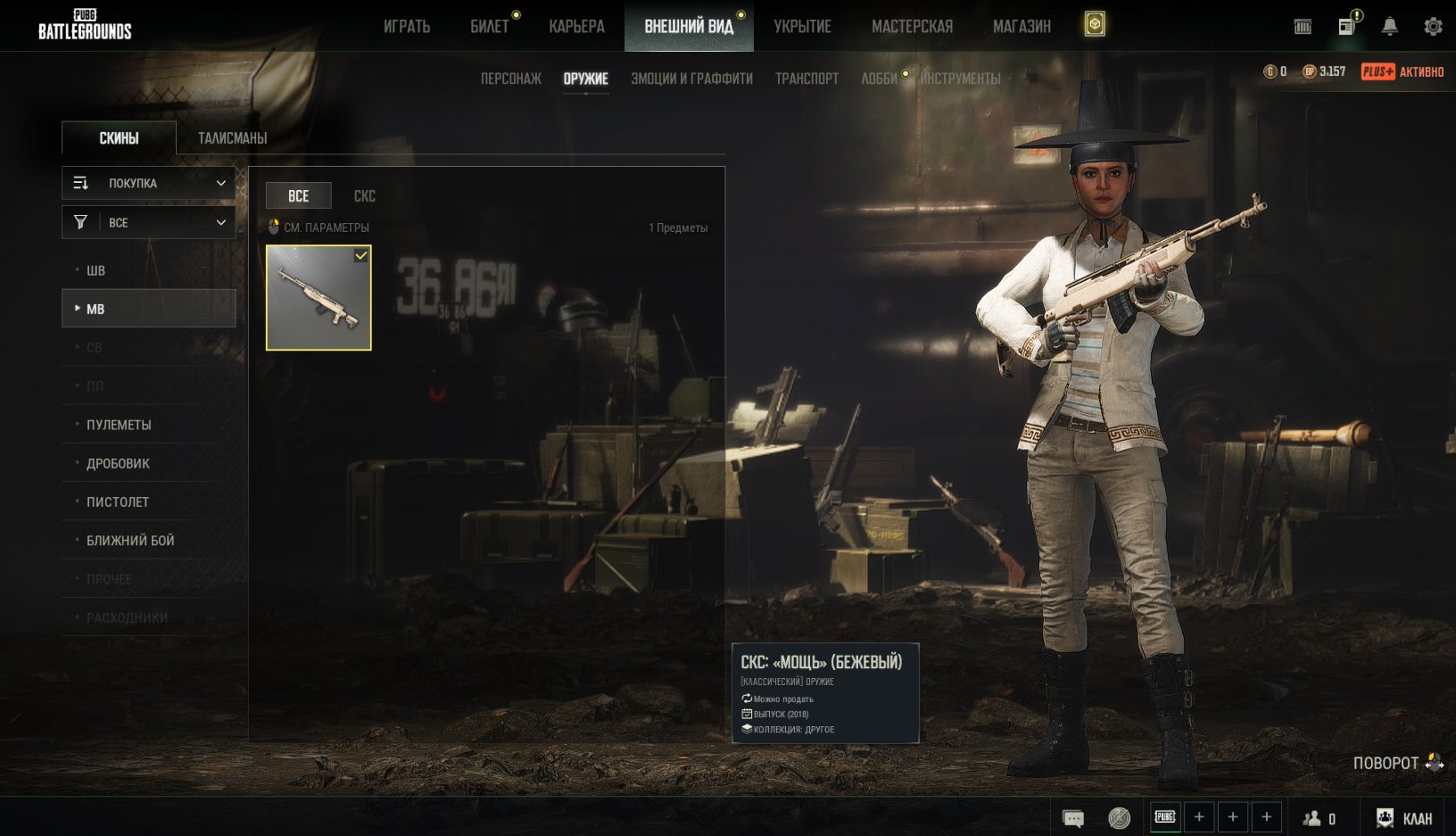Switch to the МАСТЕРСКАЯ menu
The image size is (1456, 836).
tap(912, 27)
